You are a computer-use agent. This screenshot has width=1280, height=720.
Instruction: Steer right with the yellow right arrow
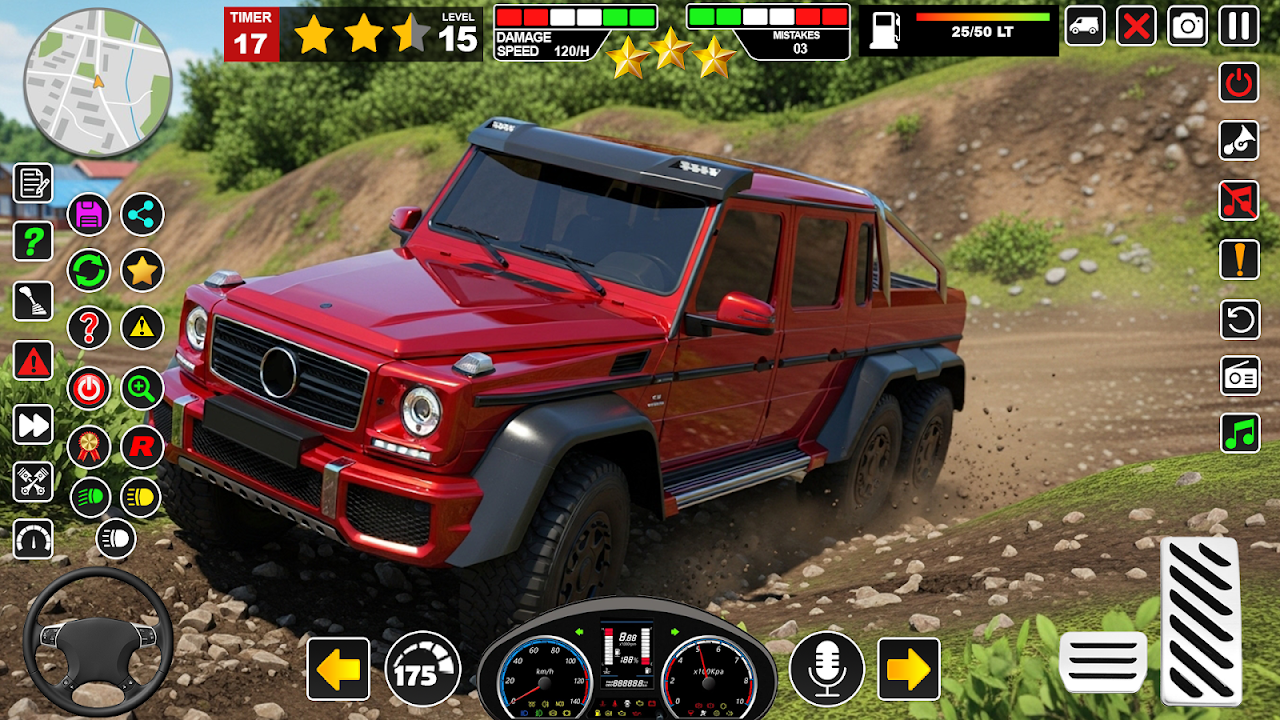tap(908, 669)
